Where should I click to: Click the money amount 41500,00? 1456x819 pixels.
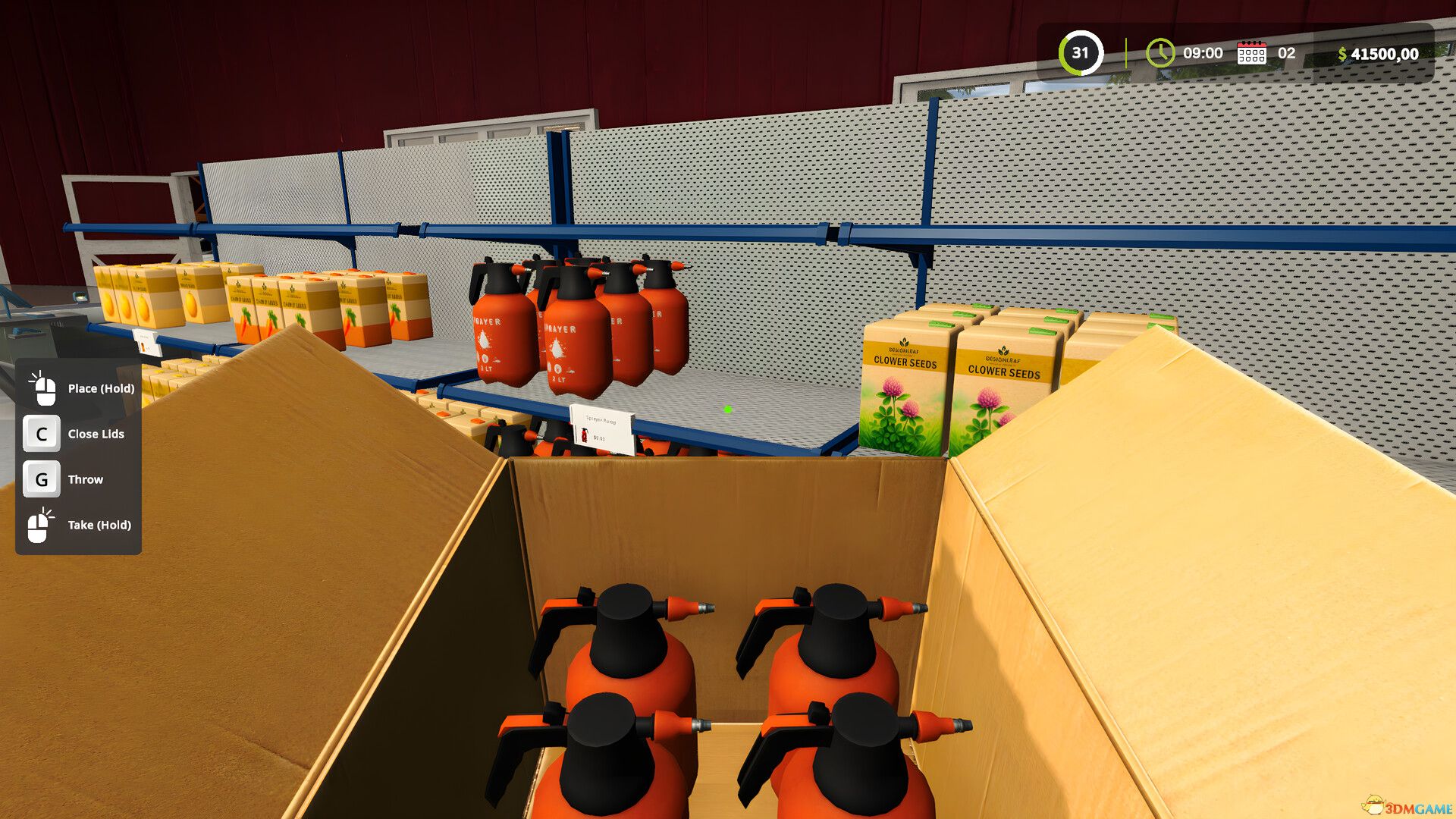pos(1385,53)
